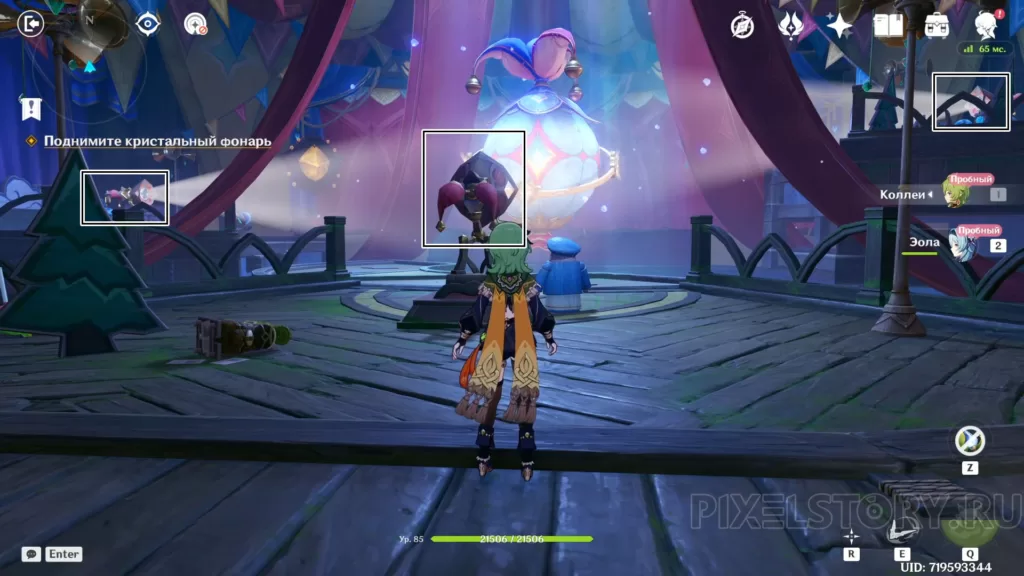Use the gadget with the crossed-out bird icon
The width and height of the screenshot is (1024, 576).
969,441
